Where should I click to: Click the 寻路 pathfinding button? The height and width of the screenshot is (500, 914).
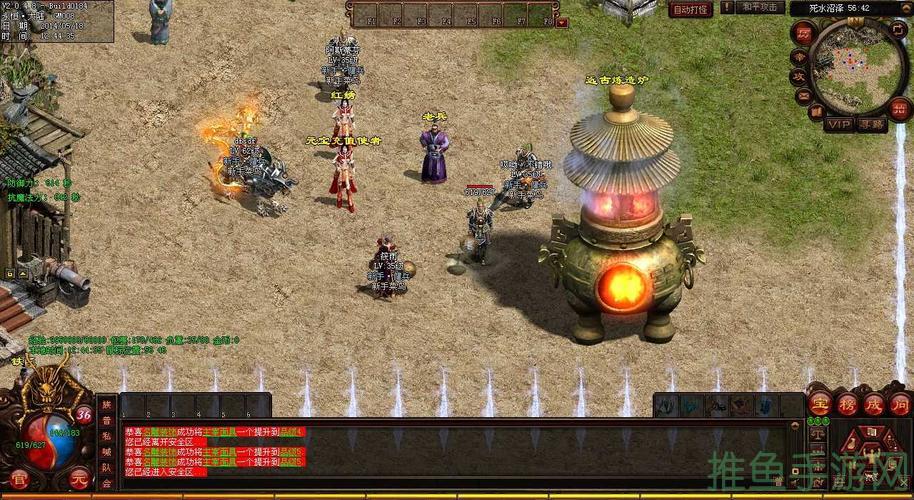coord(871,125)
